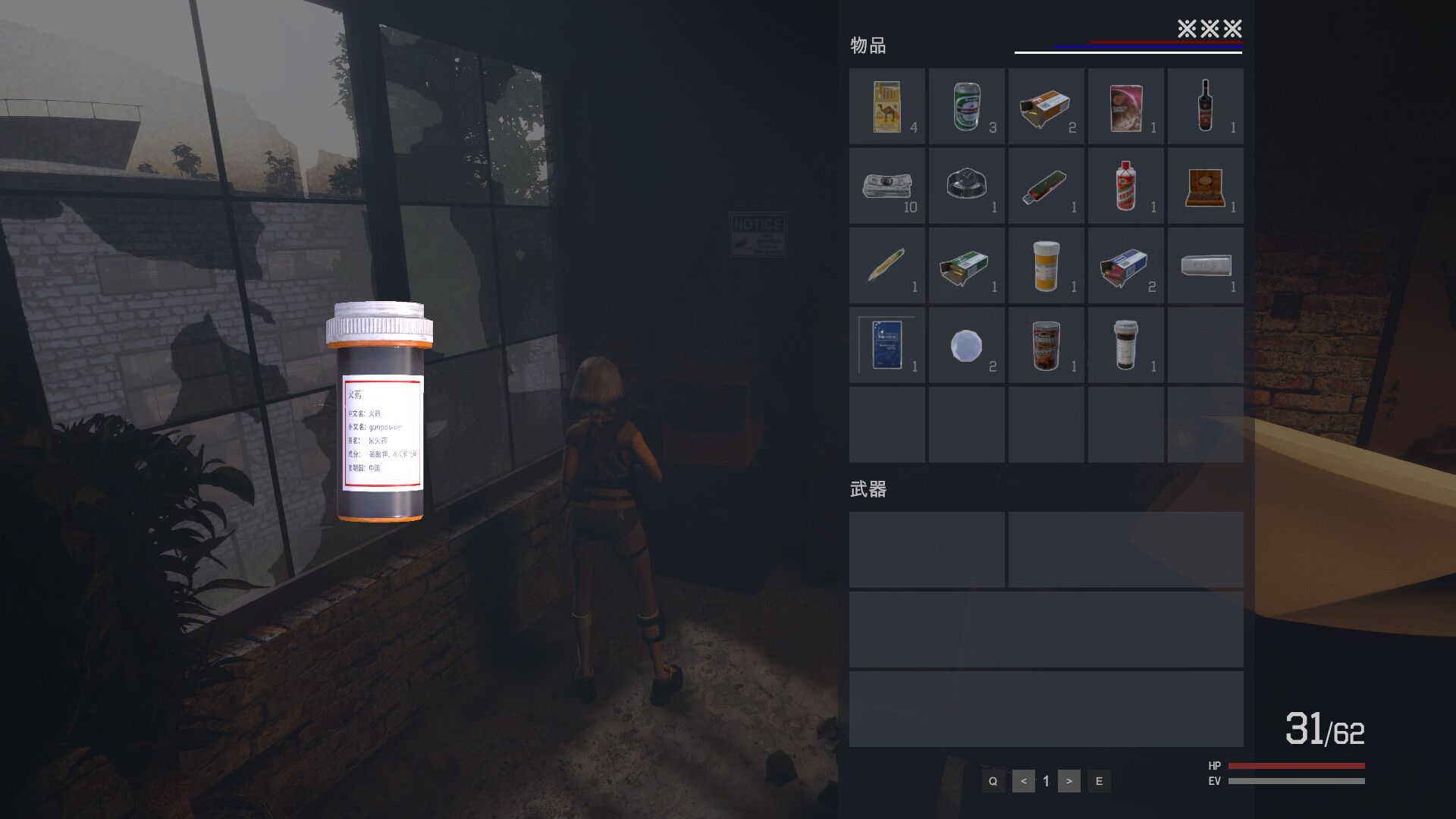Select the USB flash drive item
Viewport: 1456px width, 819px height.
[1046, 186]
